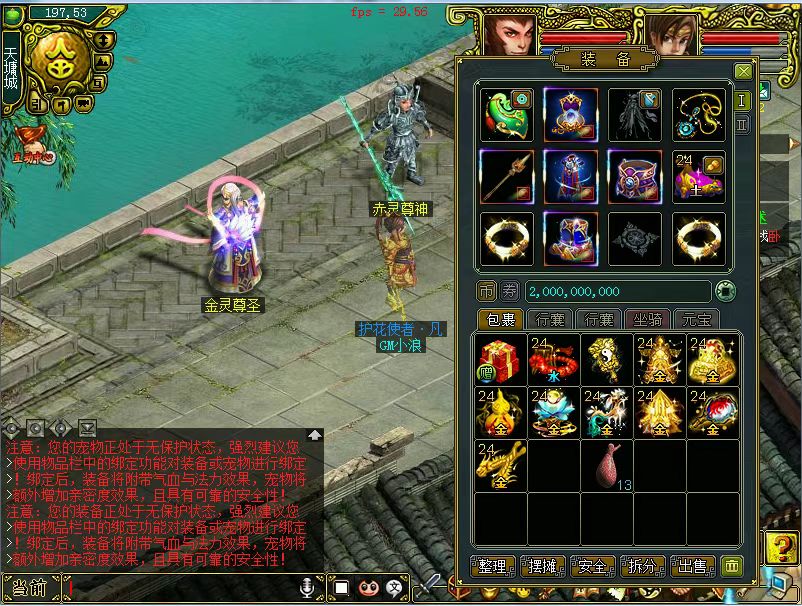Switch to the 包裹 bag tab
Screen dimensions: 802x606
tap(500, 319)
